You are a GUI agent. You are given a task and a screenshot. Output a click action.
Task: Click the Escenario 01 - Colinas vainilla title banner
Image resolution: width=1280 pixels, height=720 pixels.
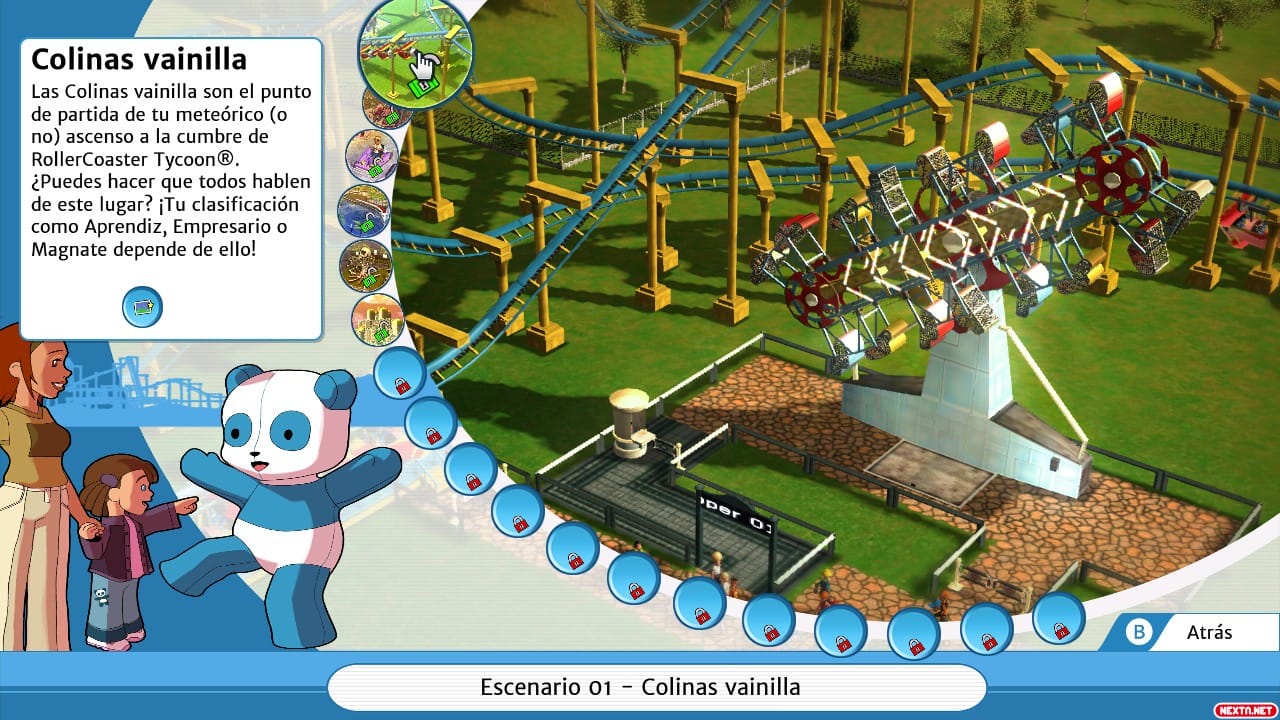point(640,687)
